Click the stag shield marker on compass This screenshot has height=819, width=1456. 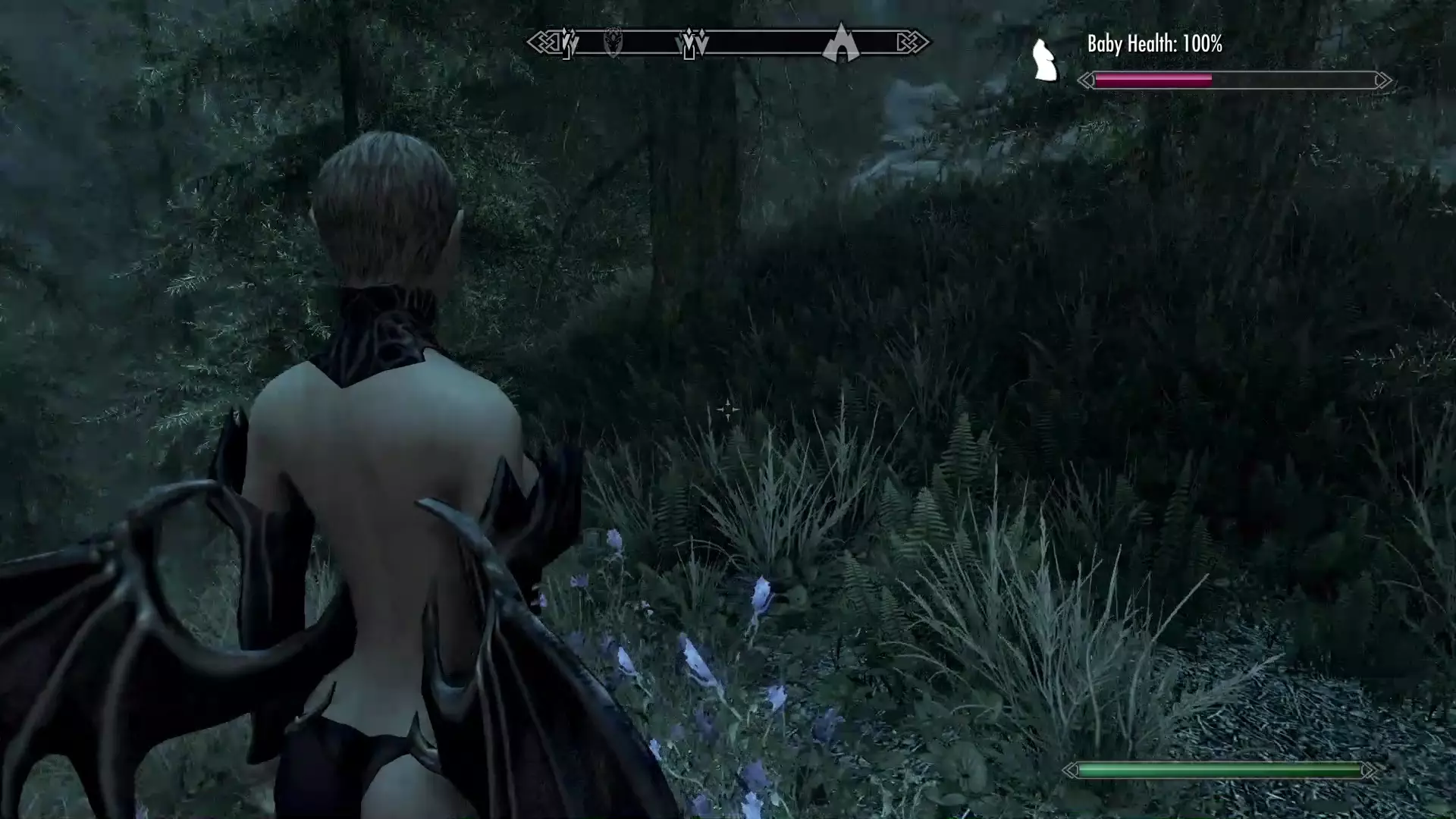pos(613,42)
